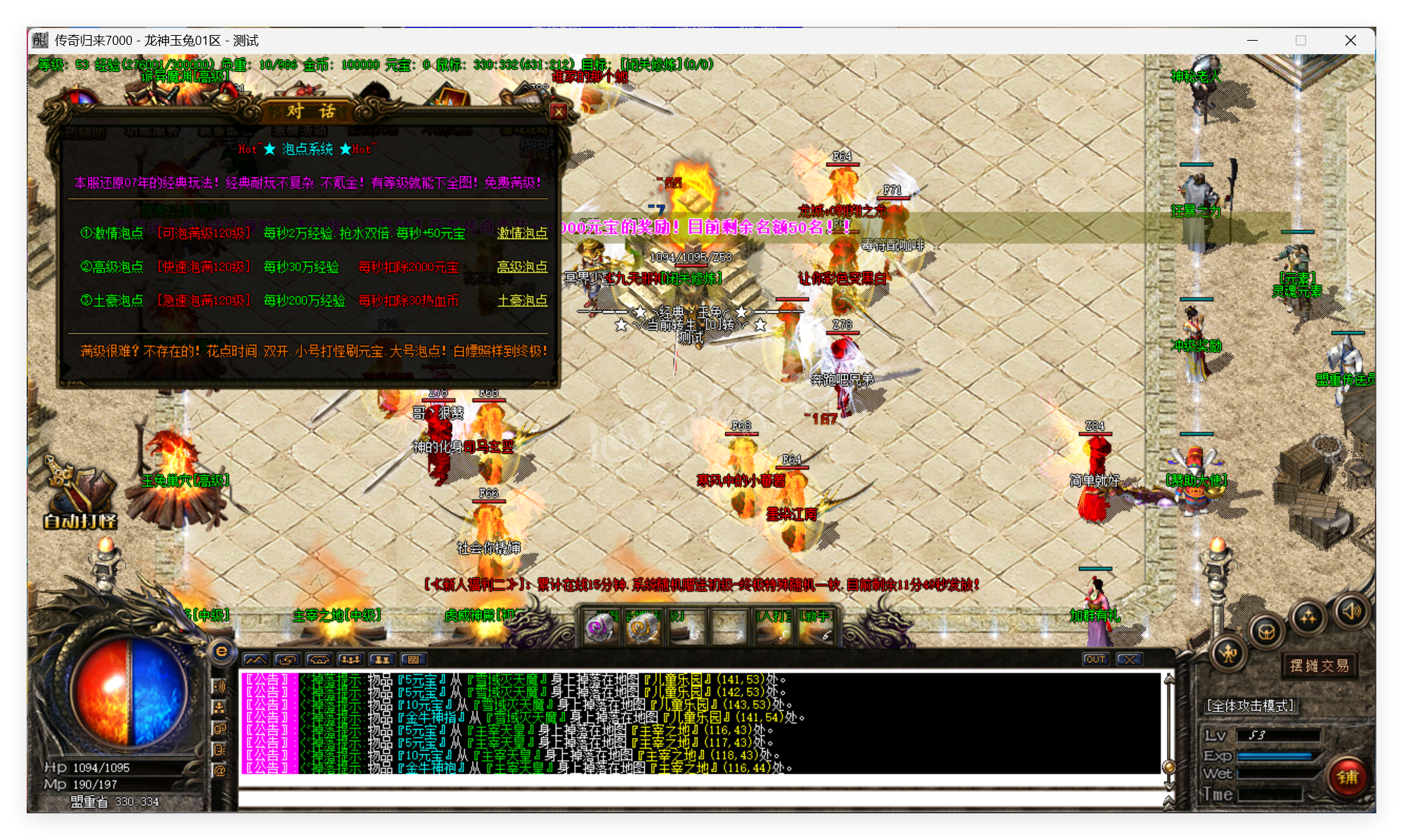The width and height of the screenshot is (1403, 840).
Task: Click the blue e emblem above the chat sidebar
Action: pos(222,652)
